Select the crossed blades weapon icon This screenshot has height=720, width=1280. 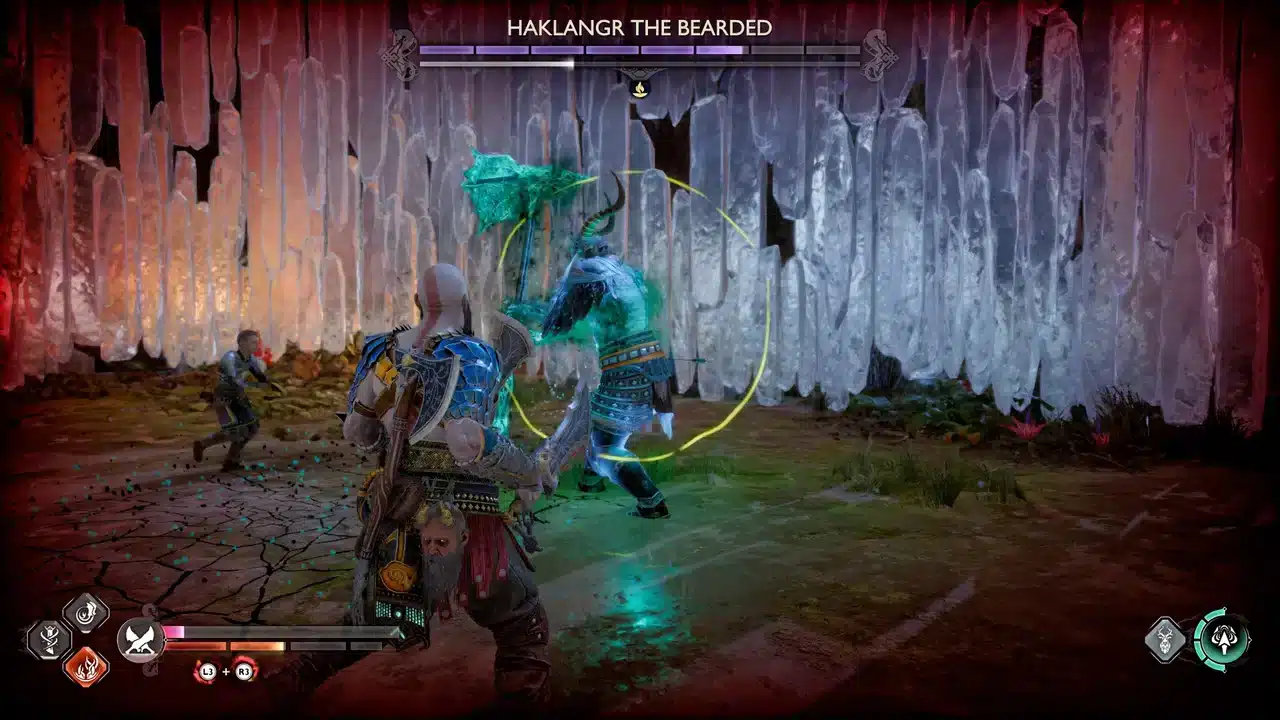click(x=139, y=638)
